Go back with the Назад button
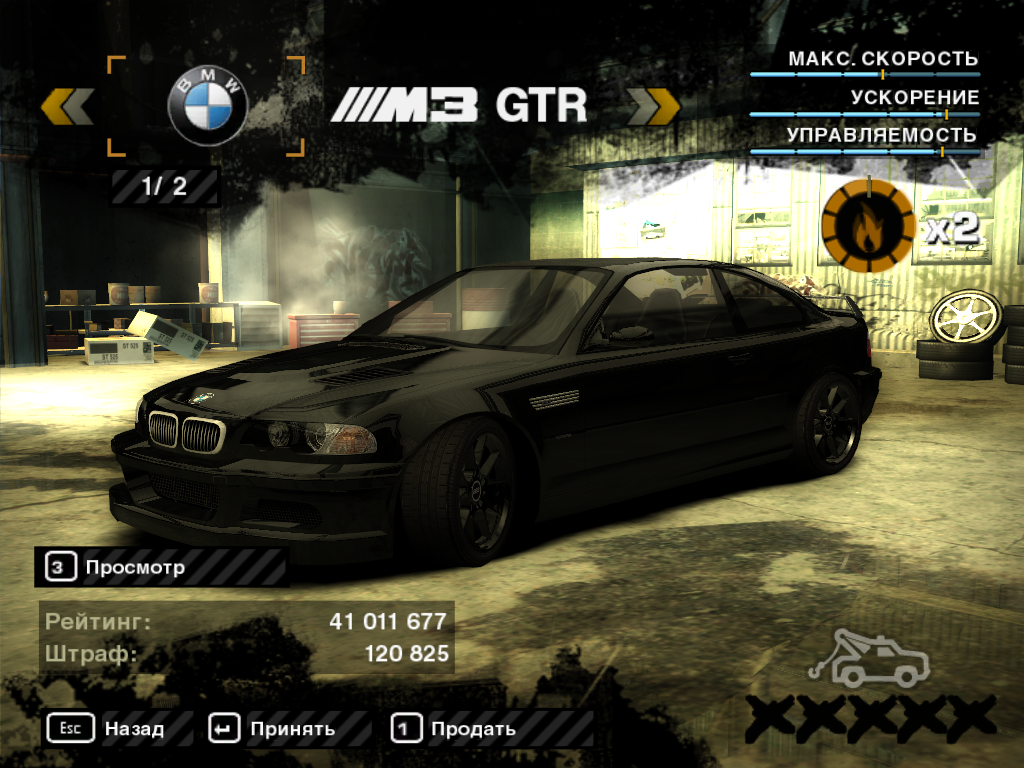This screenshot has width=1024, height=768. point(106,728)
